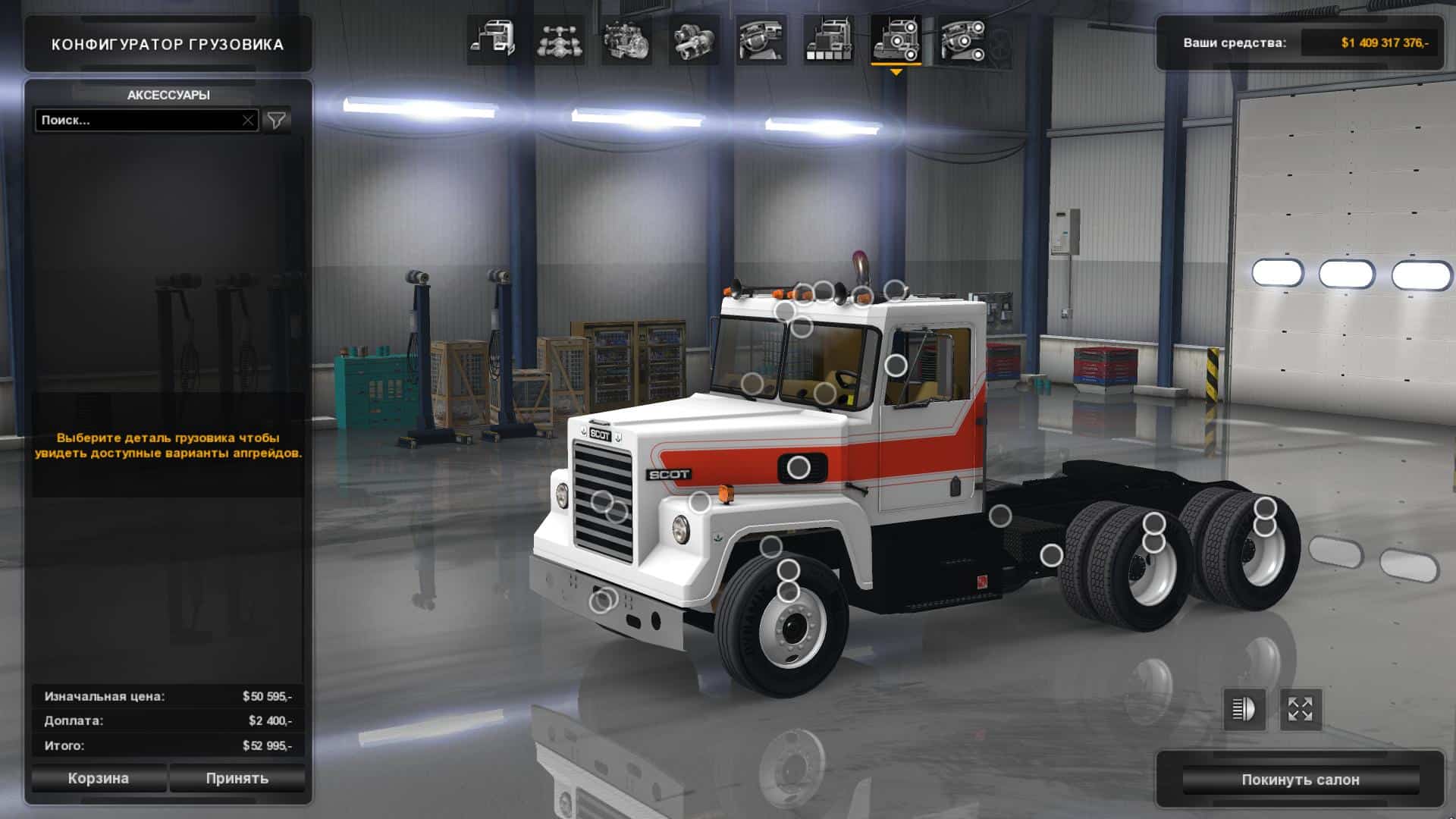Open the truck paint color tab

828,40
